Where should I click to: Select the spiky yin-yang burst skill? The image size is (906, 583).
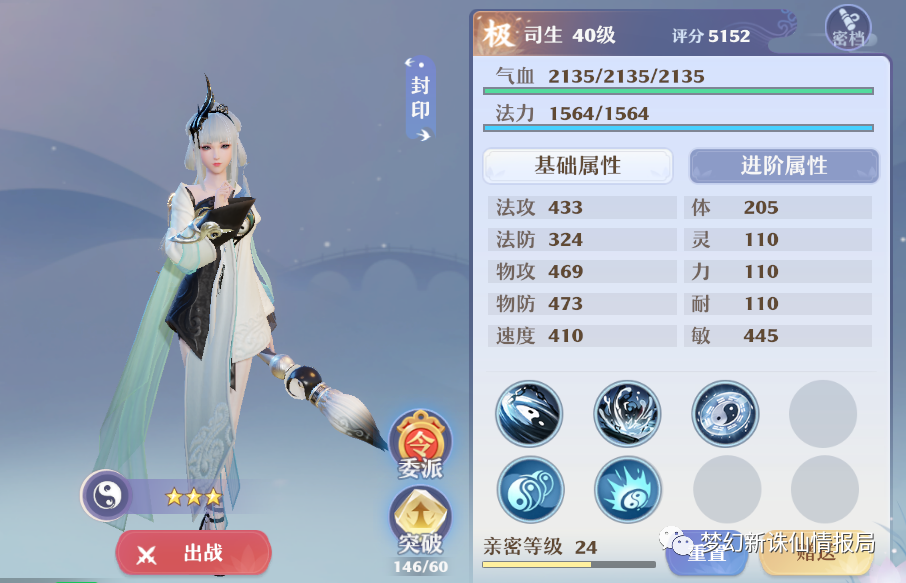[x=628, y=490]
